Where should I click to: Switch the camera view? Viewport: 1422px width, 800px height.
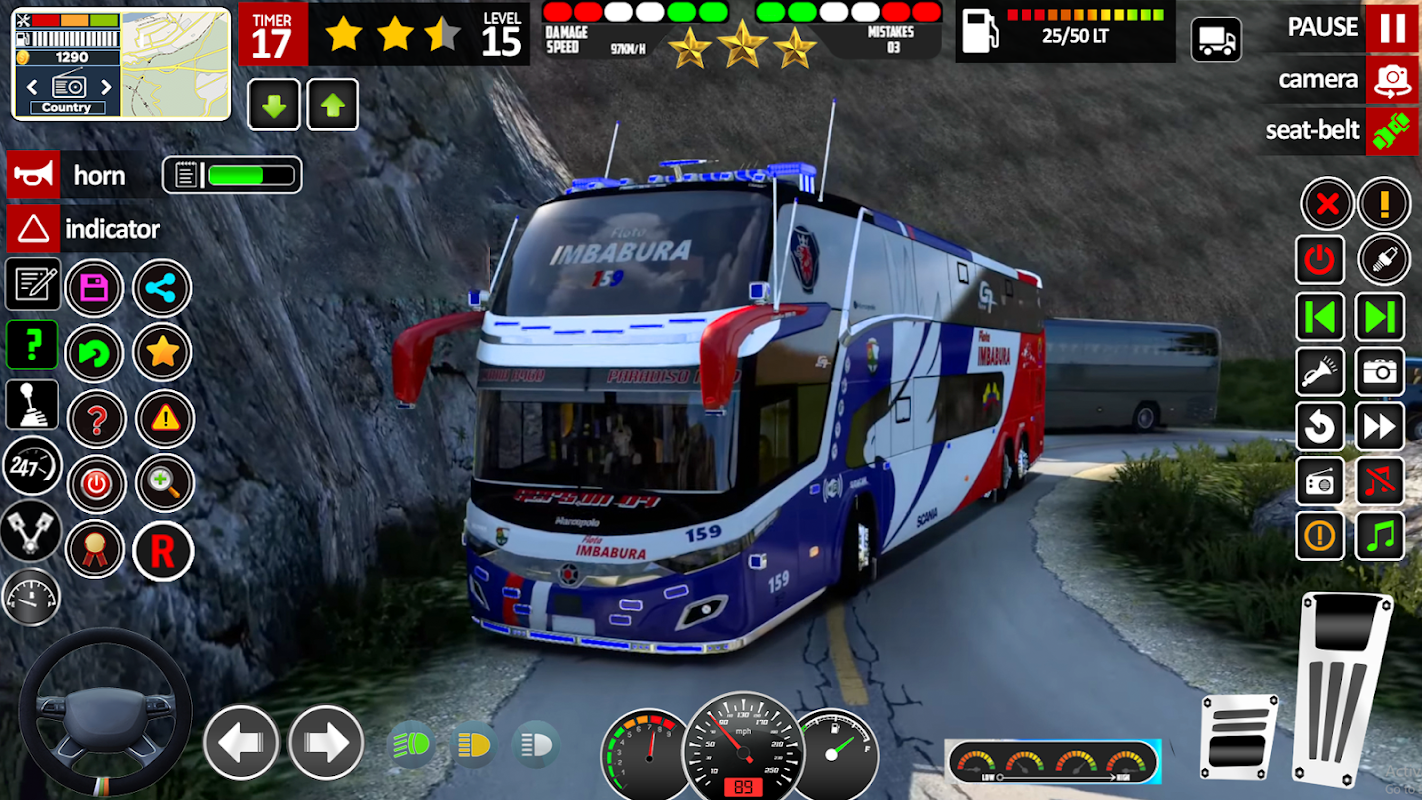(1392, 79)
